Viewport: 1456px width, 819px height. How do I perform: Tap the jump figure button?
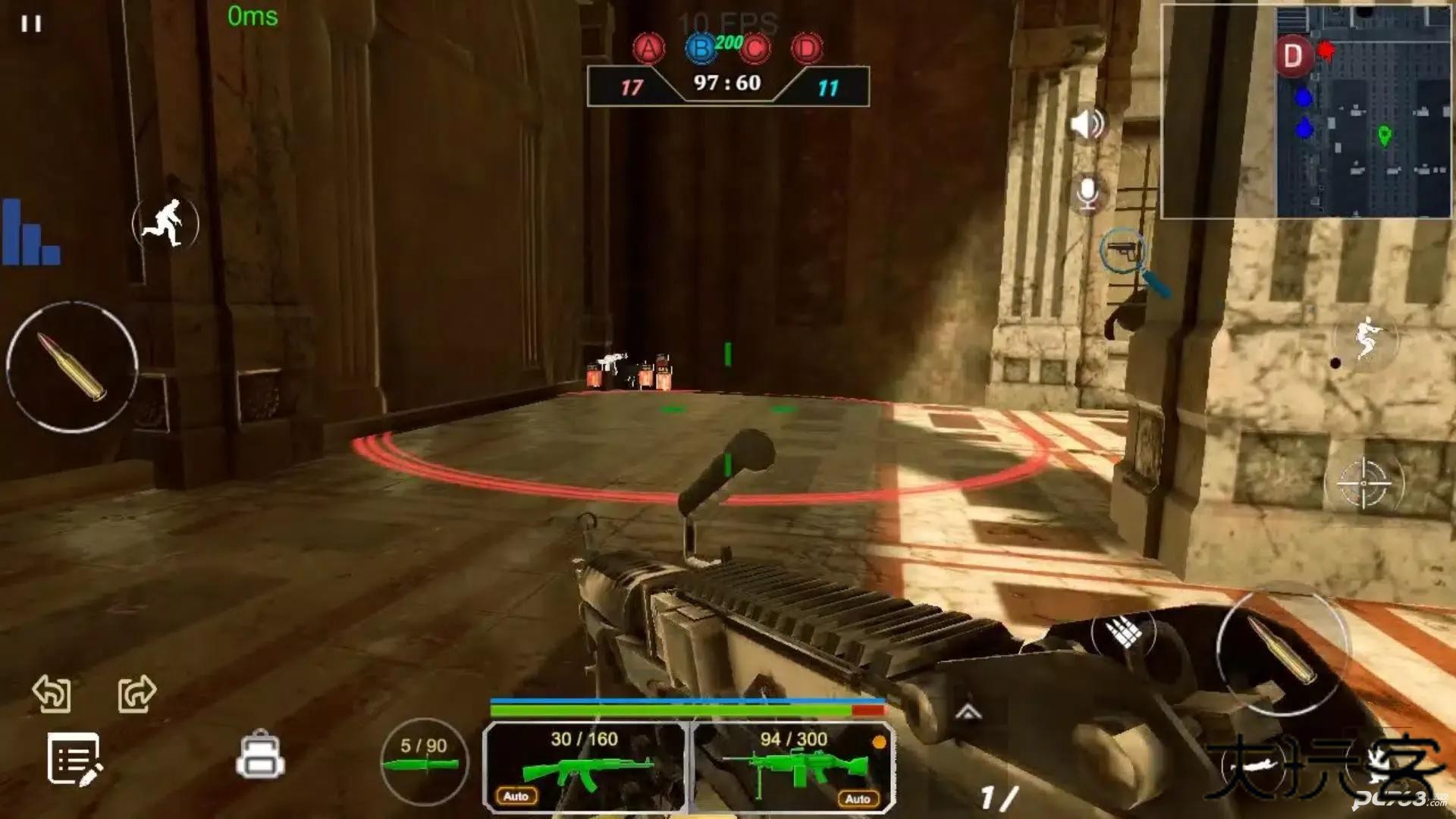tap(1367, 338)
